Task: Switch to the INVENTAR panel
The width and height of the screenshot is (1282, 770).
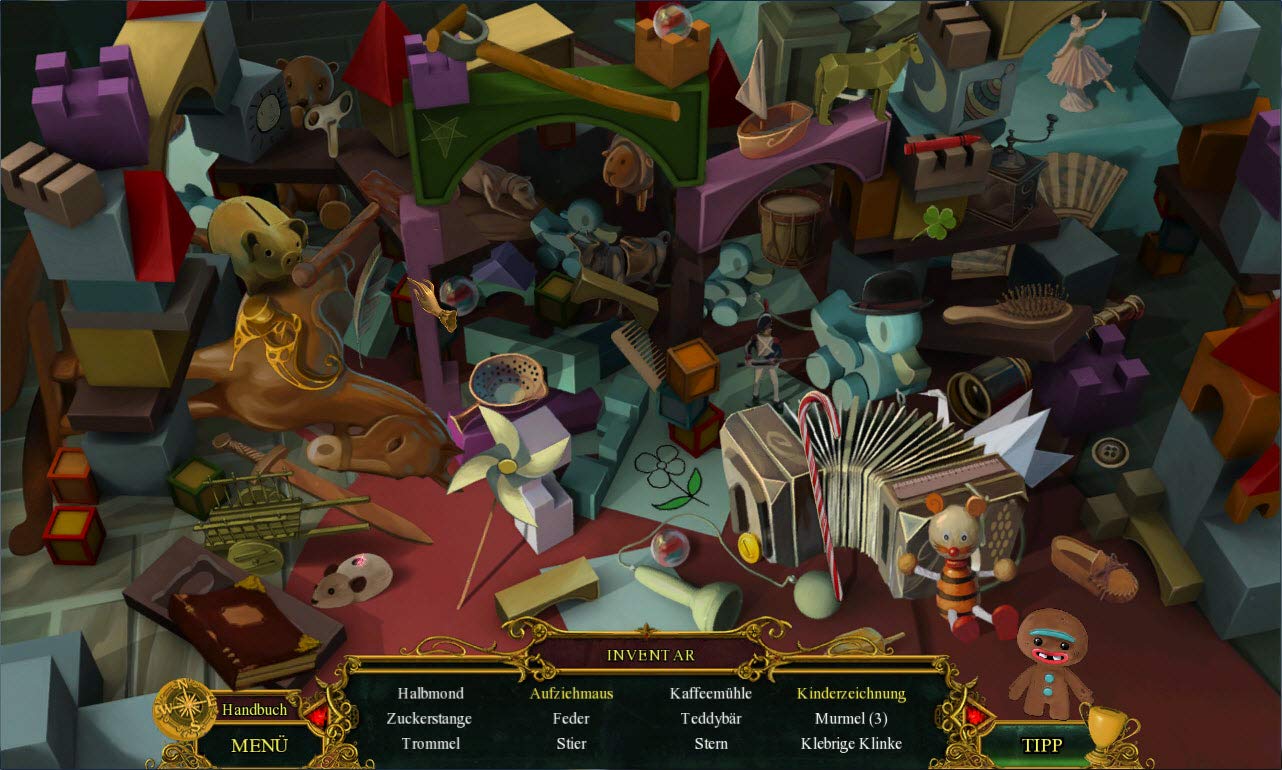Action: coord(650,655)
